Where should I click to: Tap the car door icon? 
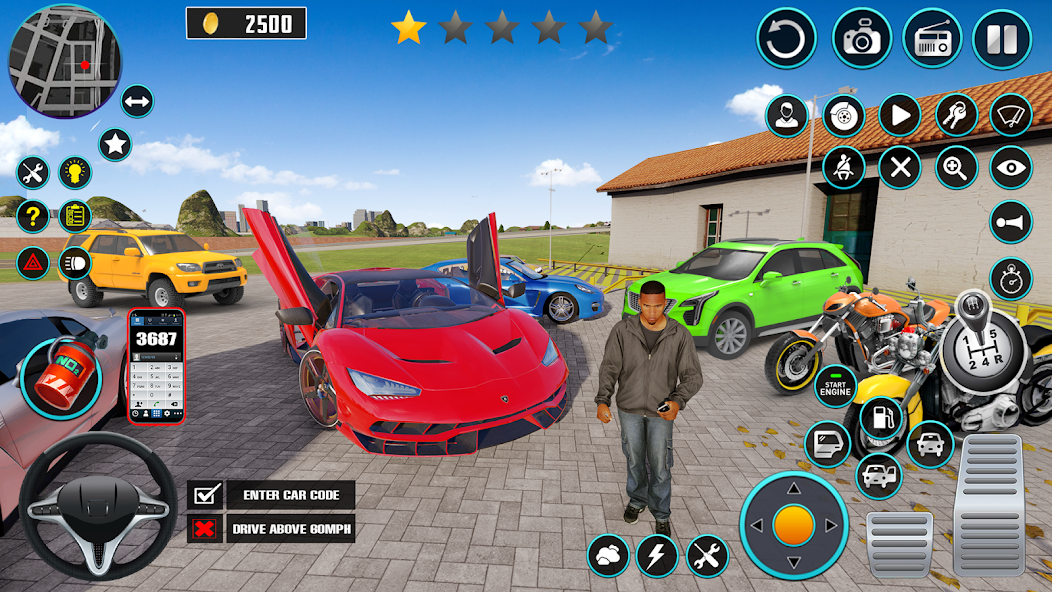[827, 444]
